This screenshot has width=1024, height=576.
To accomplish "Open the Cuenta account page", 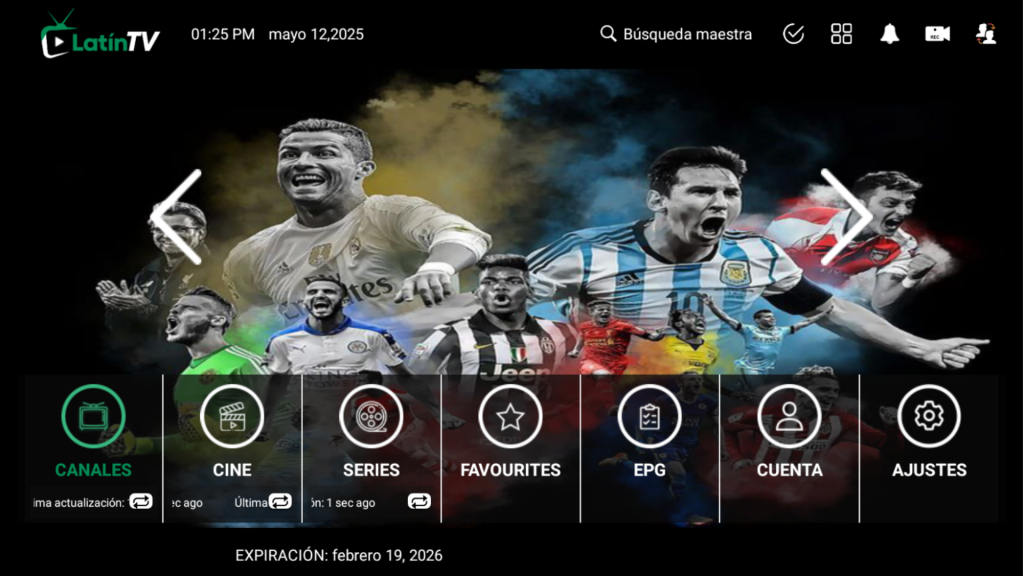I will click(789, 430).
